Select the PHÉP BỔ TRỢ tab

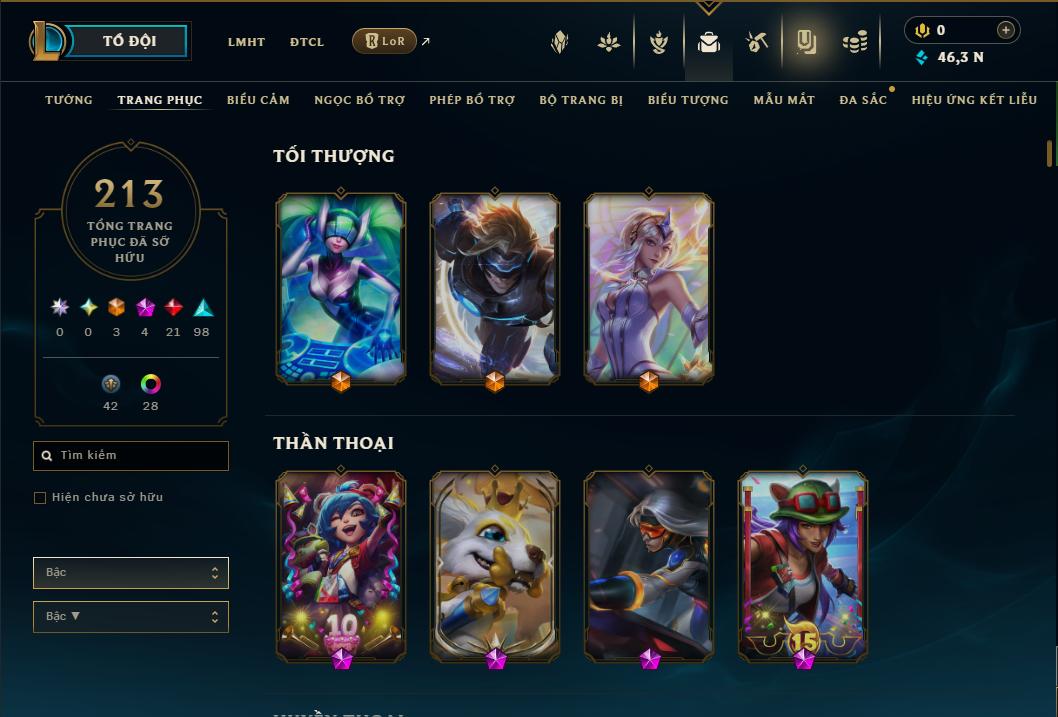(472, 100)
